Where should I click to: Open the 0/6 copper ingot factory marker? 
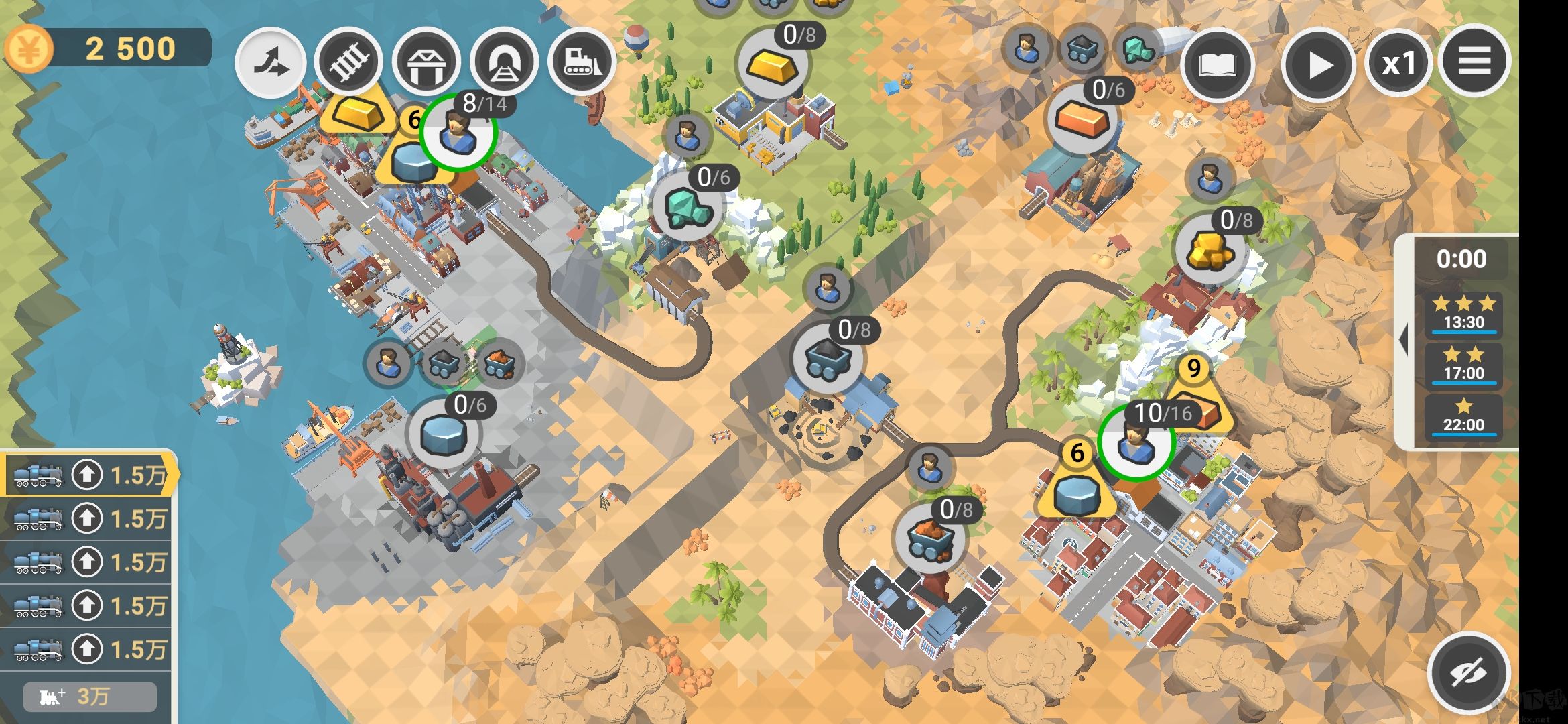tap(1082, 119)
